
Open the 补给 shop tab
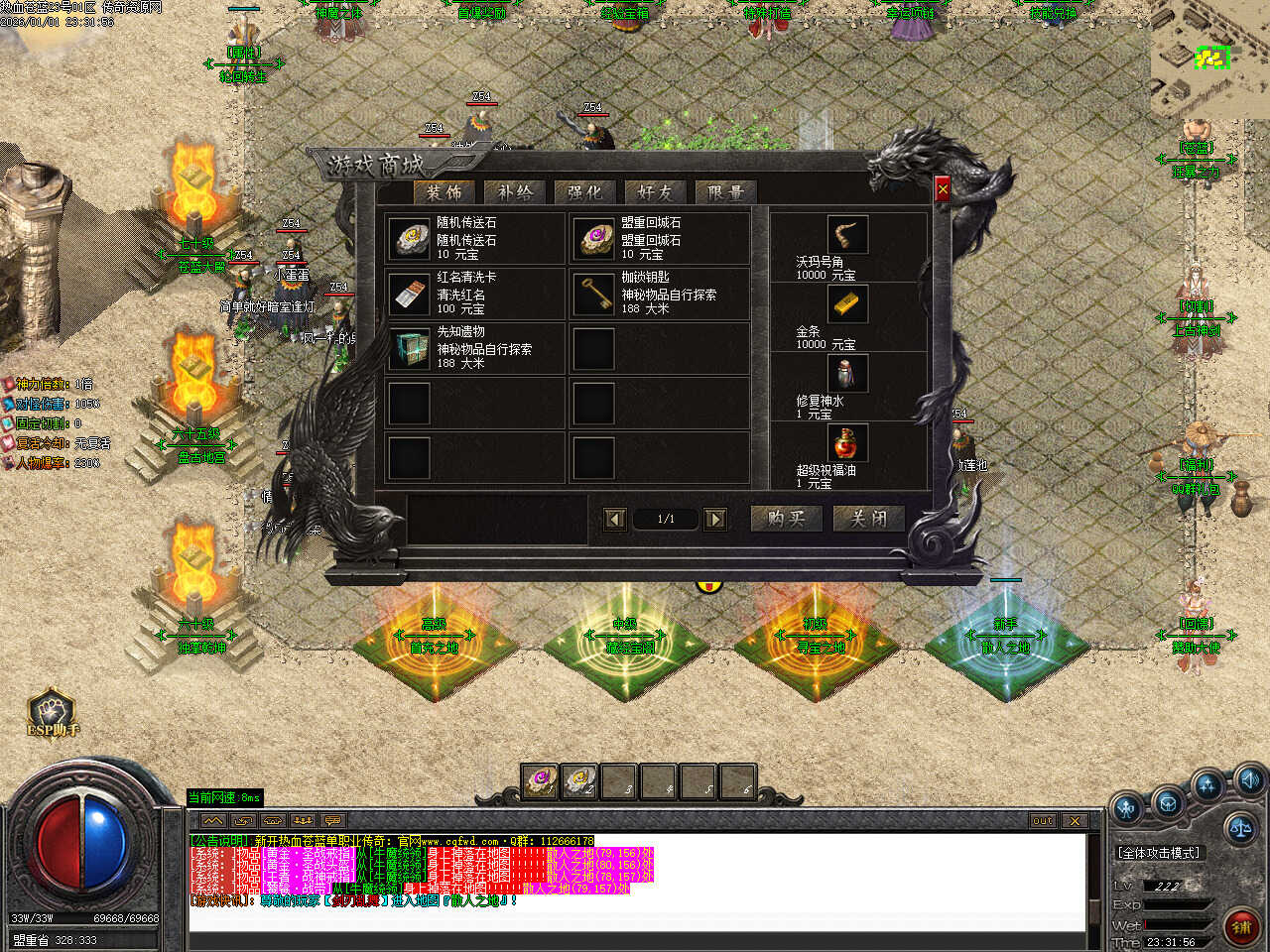(x=515, y=192)
